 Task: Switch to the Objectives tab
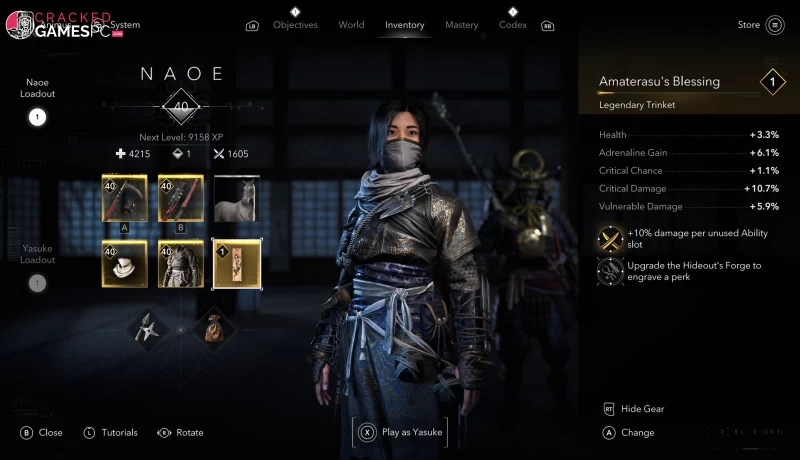[295, 25]
